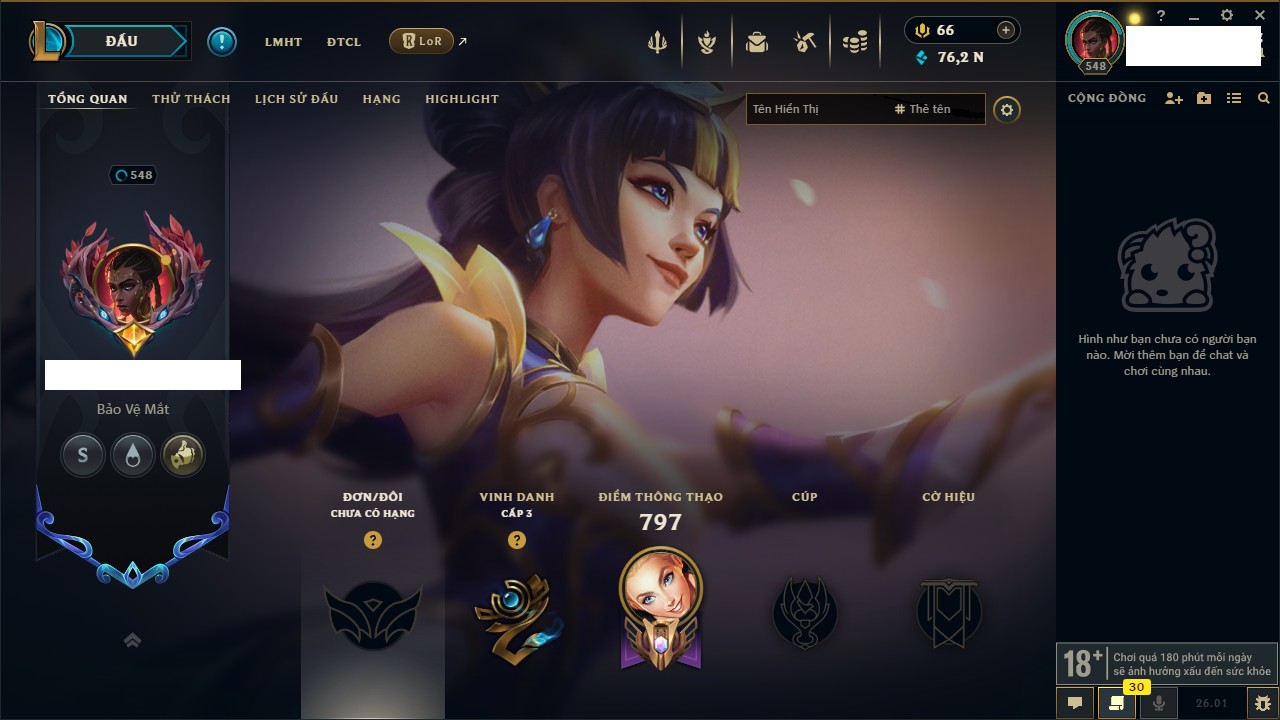Open the LoR link button

coord(421,41)
